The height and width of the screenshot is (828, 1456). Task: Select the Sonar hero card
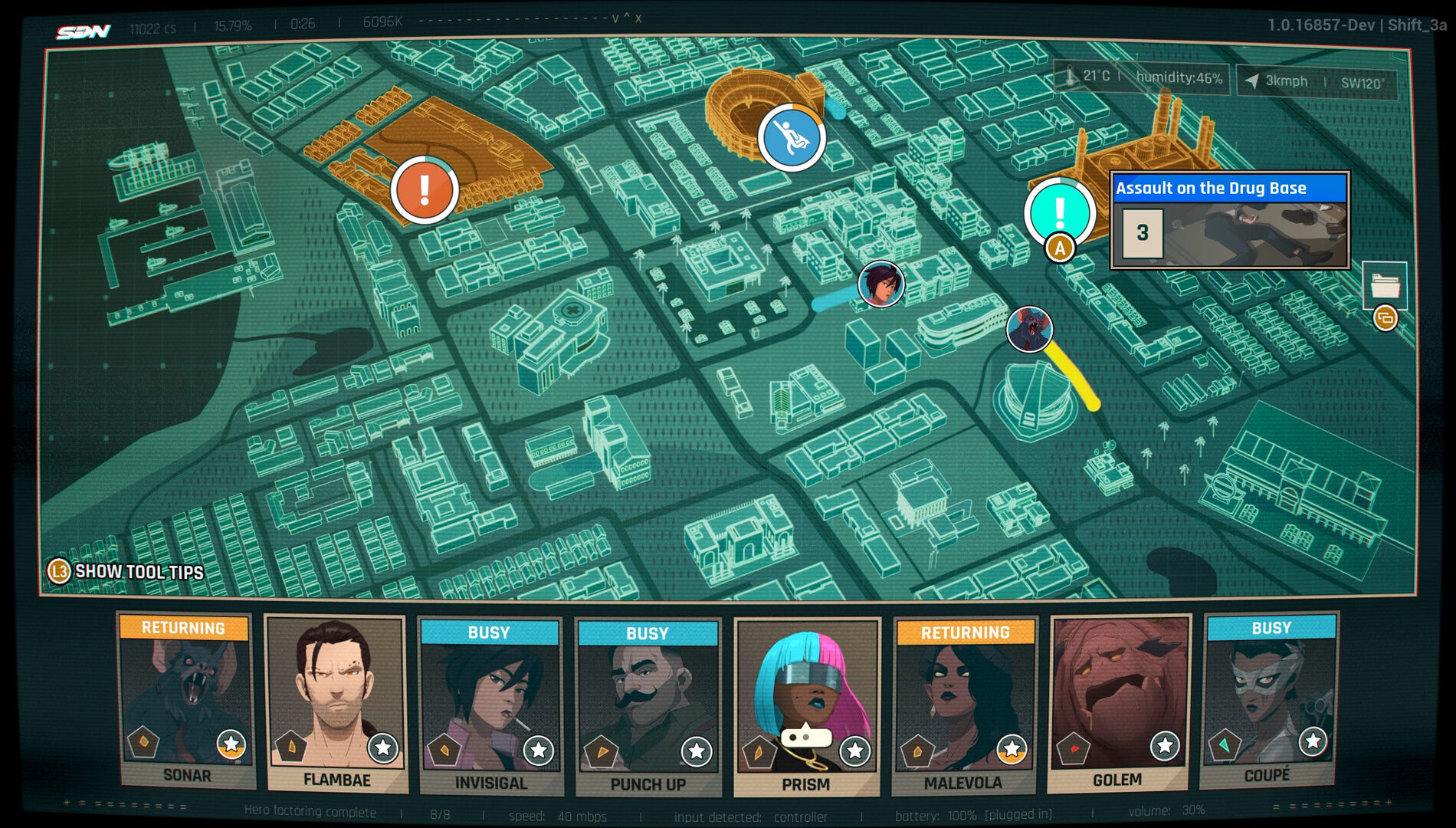pos(186,701)
